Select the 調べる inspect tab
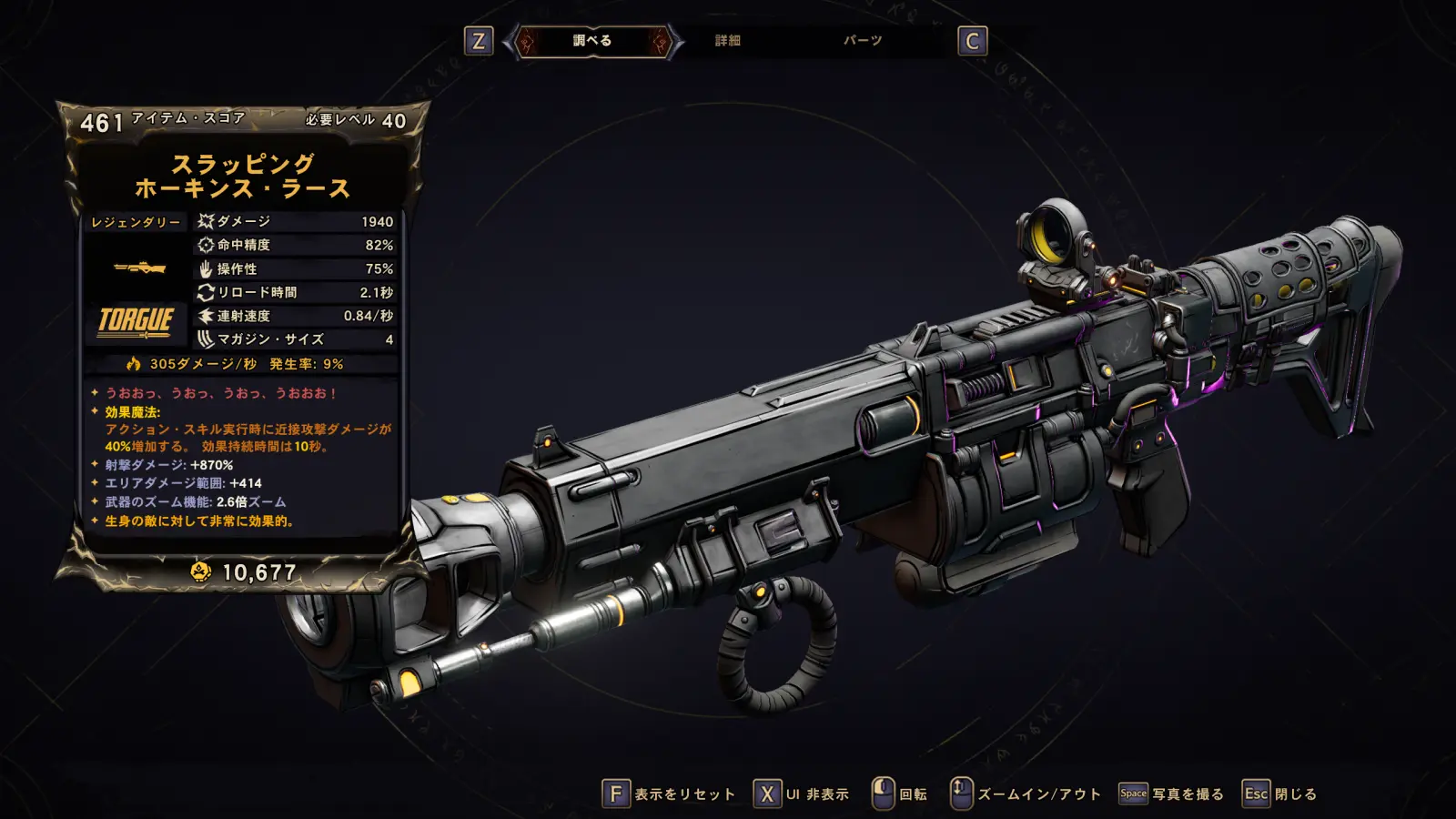1456x819 pixels. [x=592, y=41]
